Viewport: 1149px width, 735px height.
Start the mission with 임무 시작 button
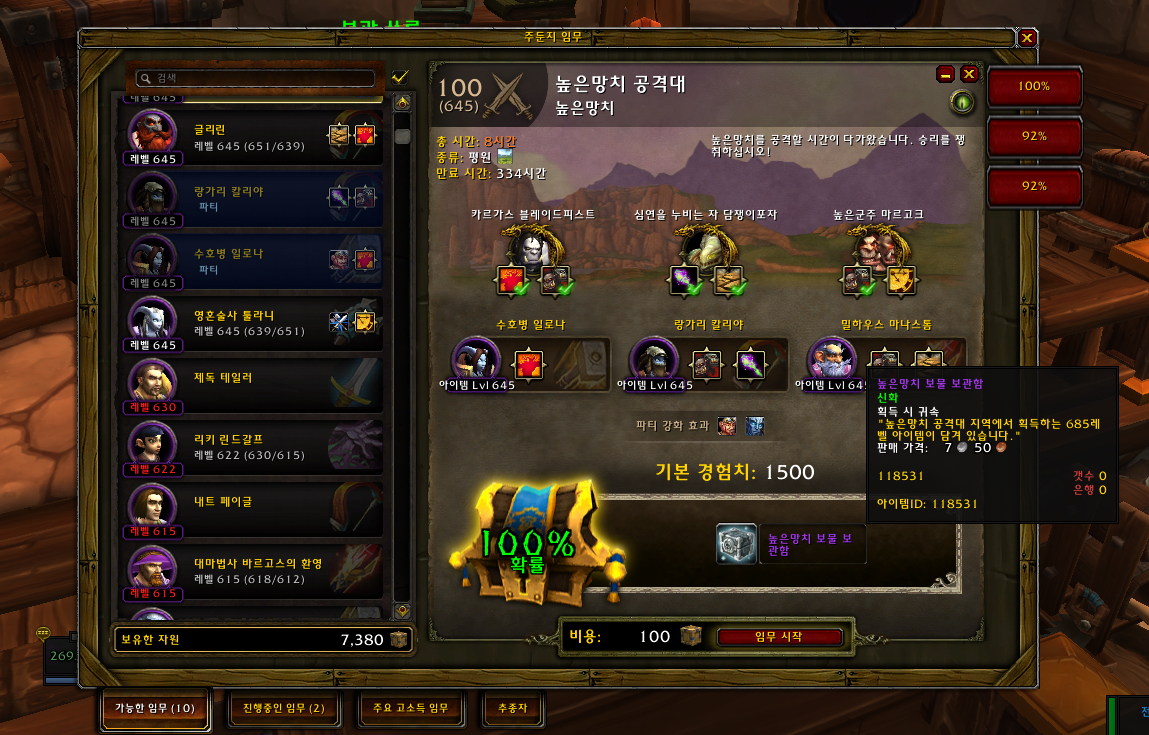[x=779, y=637]
